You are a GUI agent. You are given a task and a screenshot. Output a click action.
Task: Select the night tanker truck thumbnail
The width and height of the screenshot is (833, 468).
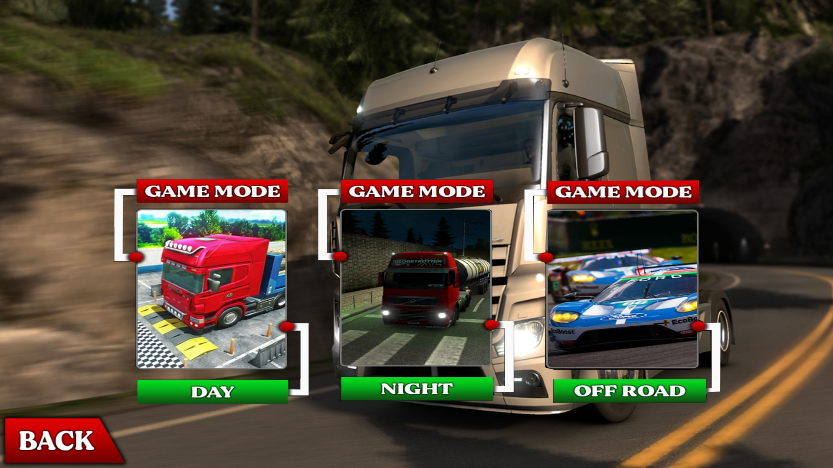pyautogui.click(x=416, y=287)
